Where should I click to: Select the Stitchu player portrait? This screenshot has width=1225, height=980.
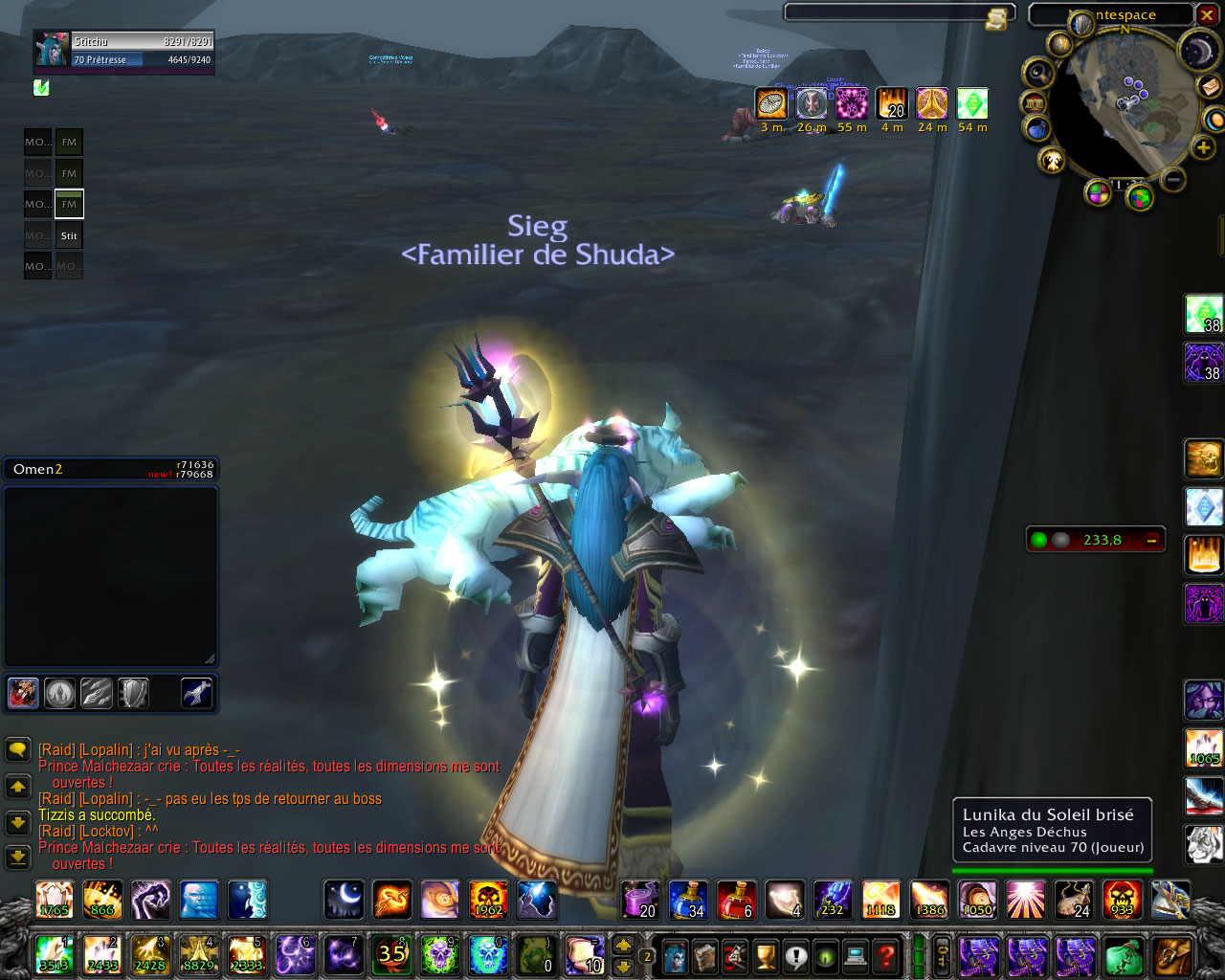pos(51,50)
